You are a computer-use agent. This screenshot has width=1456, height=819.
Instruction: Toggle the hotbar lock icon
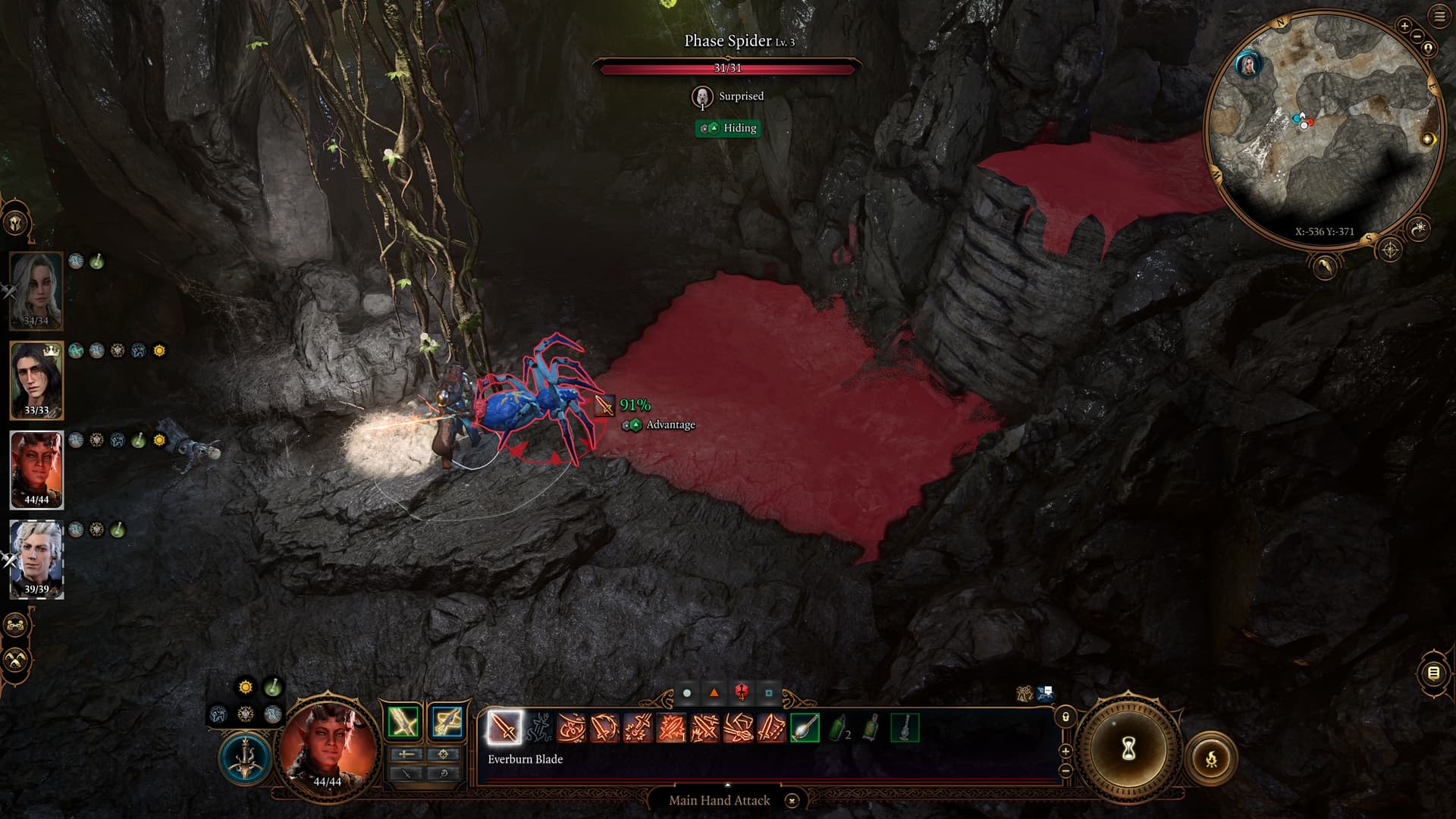(1065, 717)
